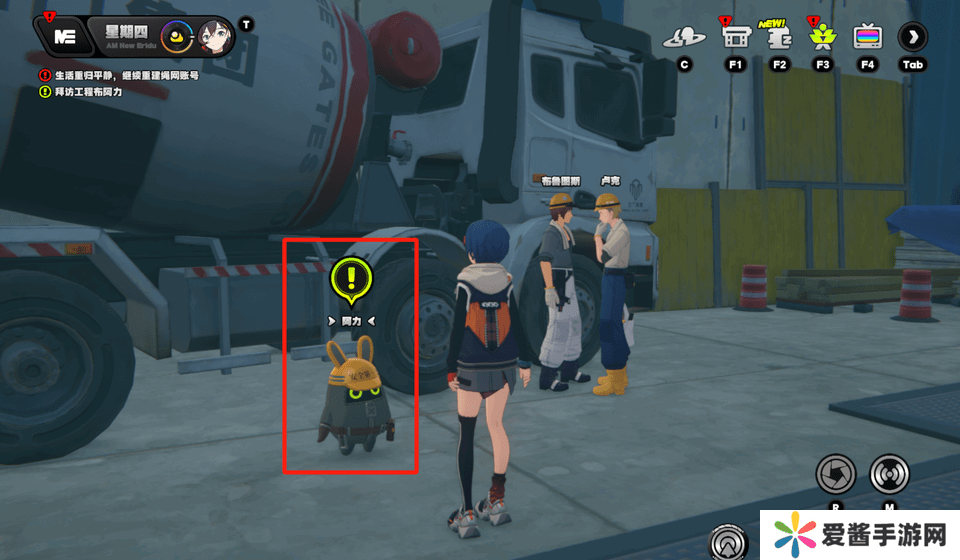Click the round upward-arrow icon at the bottom
Viewport: 960px width, 560px height.
pyautogui.click(x=727, y=543)
